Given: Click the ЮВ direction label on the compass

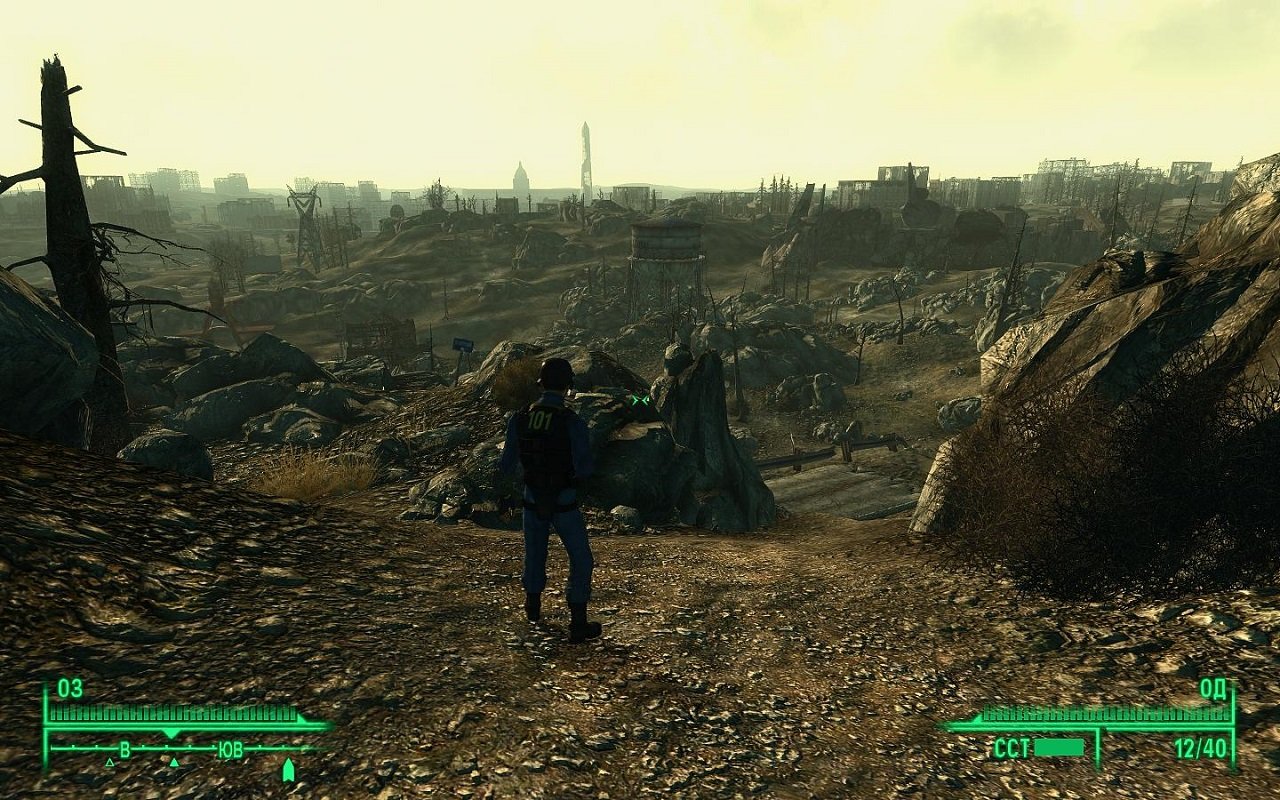Looking at the screenshot, I should (231, 748).
